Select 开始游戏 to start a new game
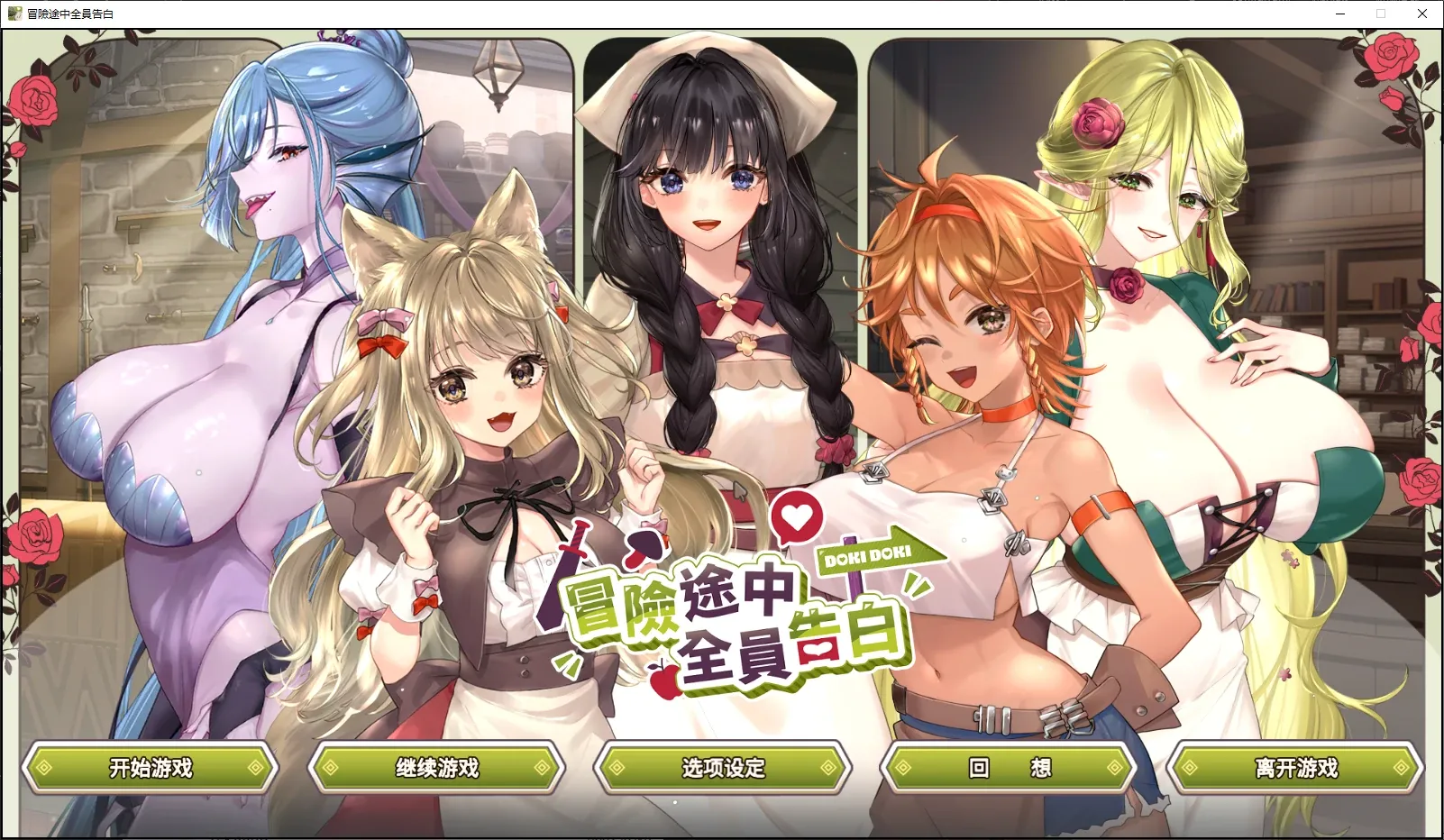1444x840 pixels. pyautogui.click(x=151, y=768)
